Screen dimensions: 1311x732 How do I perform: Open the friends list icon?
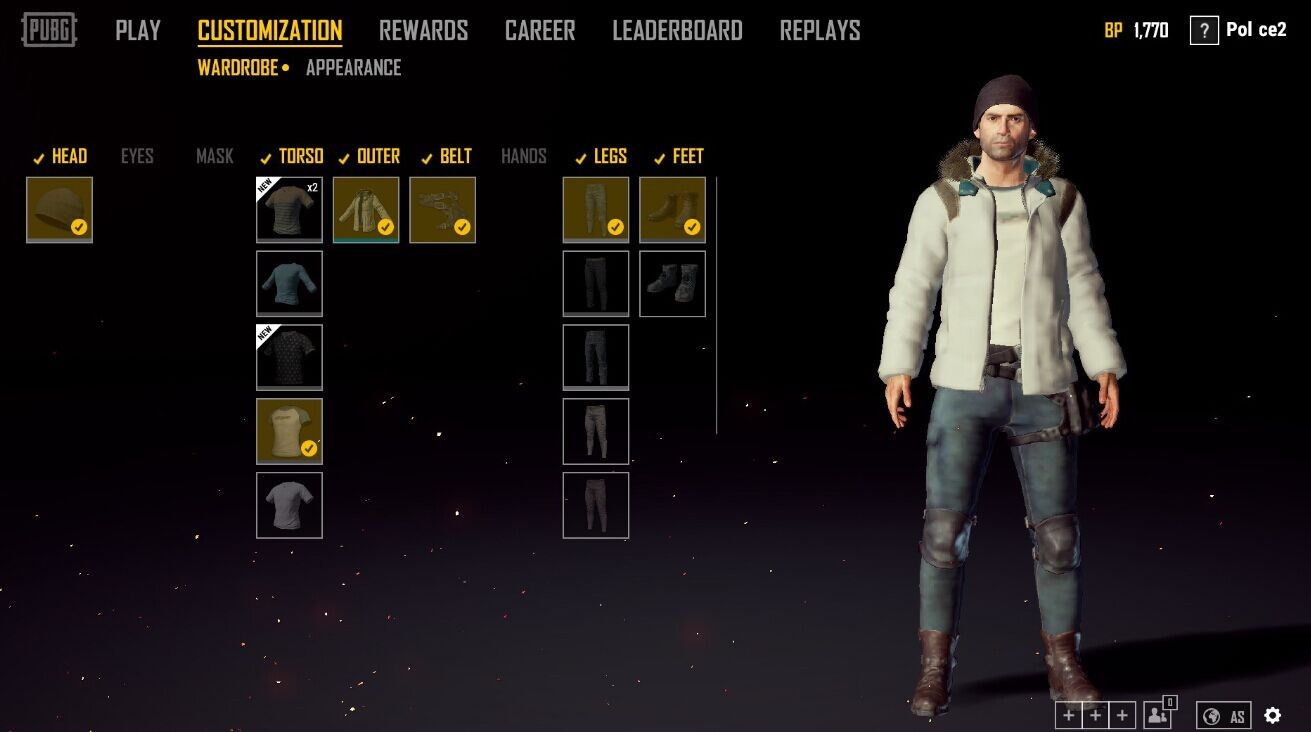point(1158,715)
